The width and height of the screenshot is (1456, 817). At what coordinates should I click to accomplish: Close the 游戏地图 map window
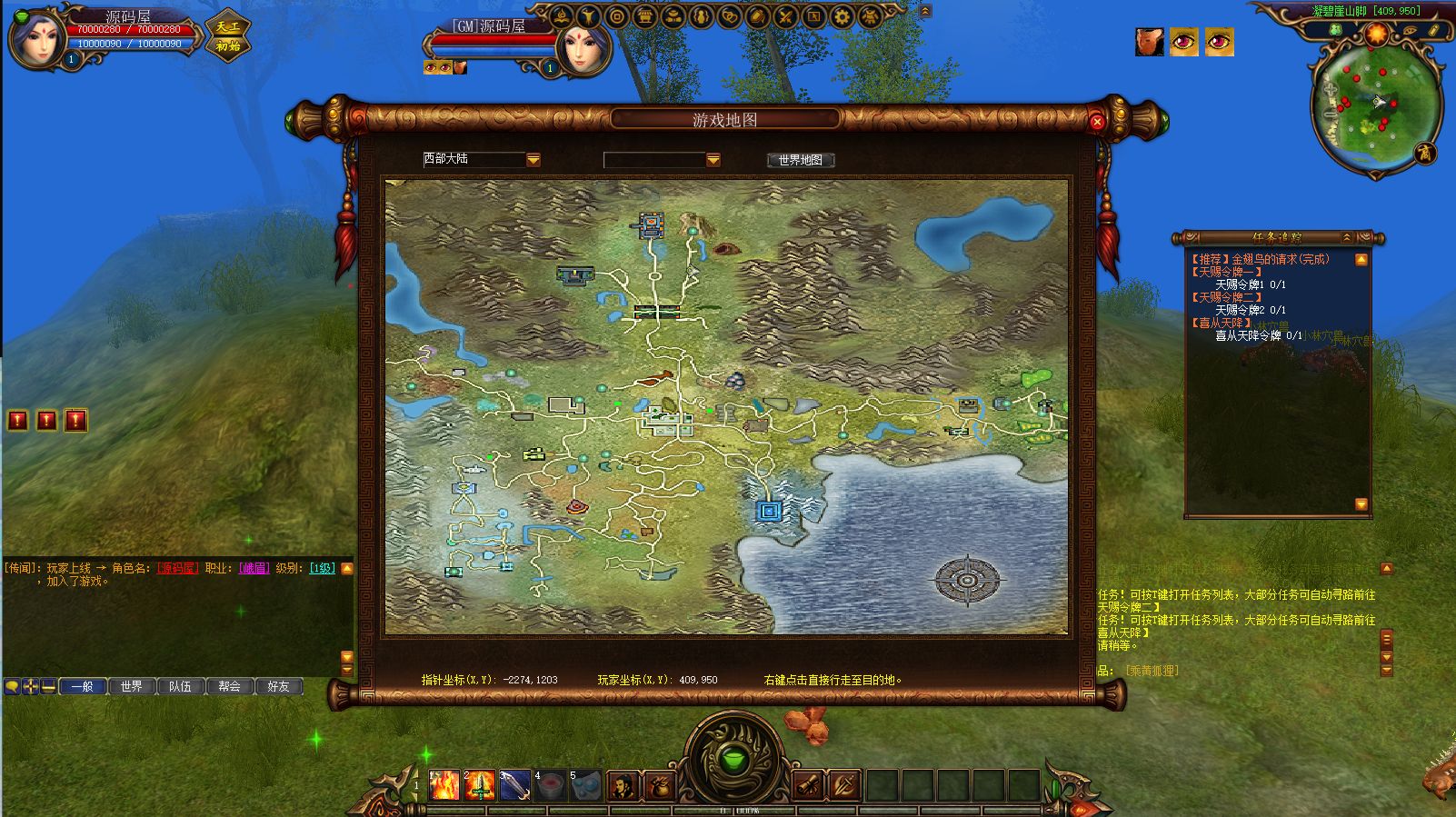(1097, 122)
